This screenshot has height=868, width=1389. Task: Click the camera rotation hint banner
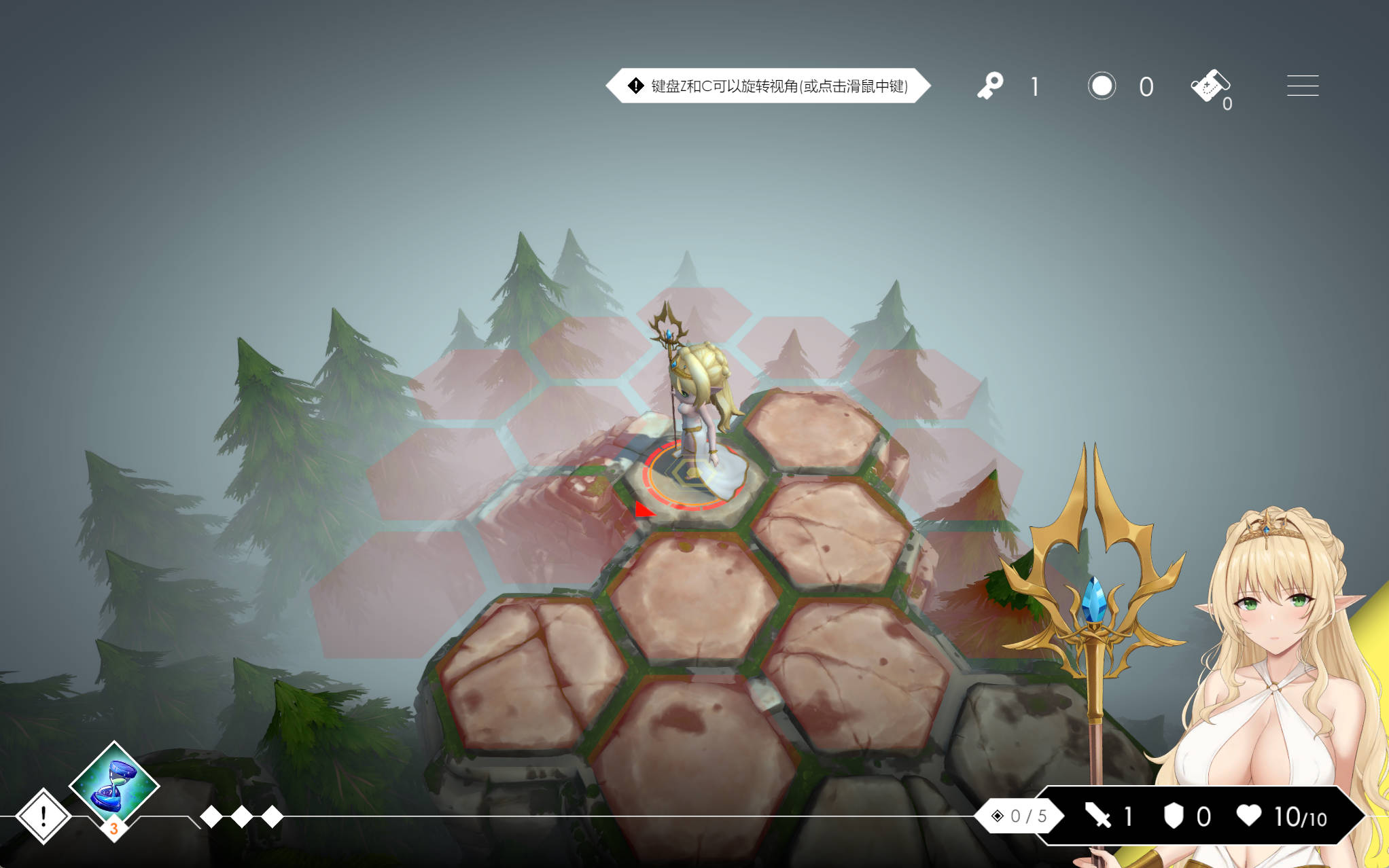768,86
